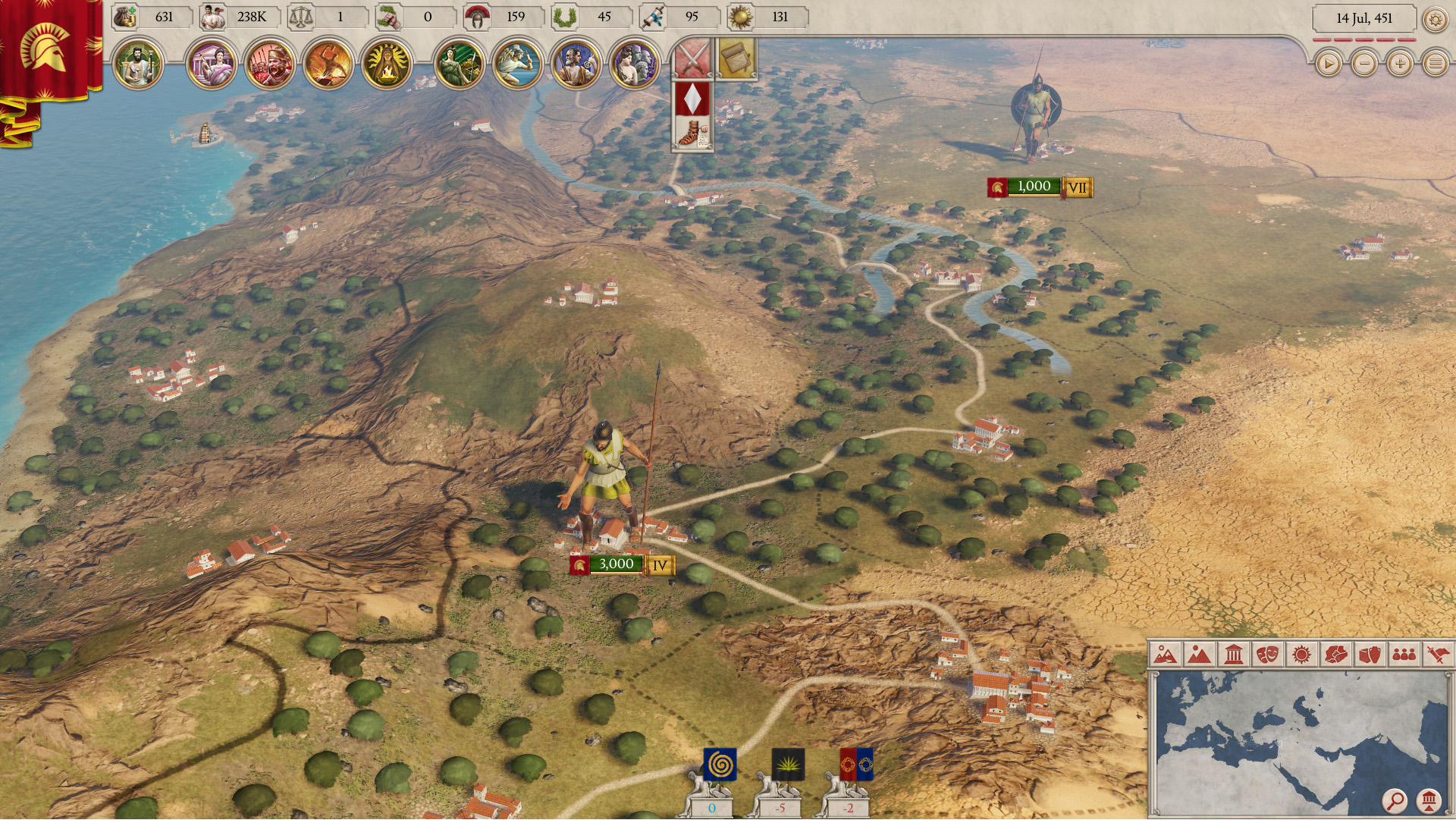
Task: Open the blacksmith forge round icon
Action: [328, 64]
